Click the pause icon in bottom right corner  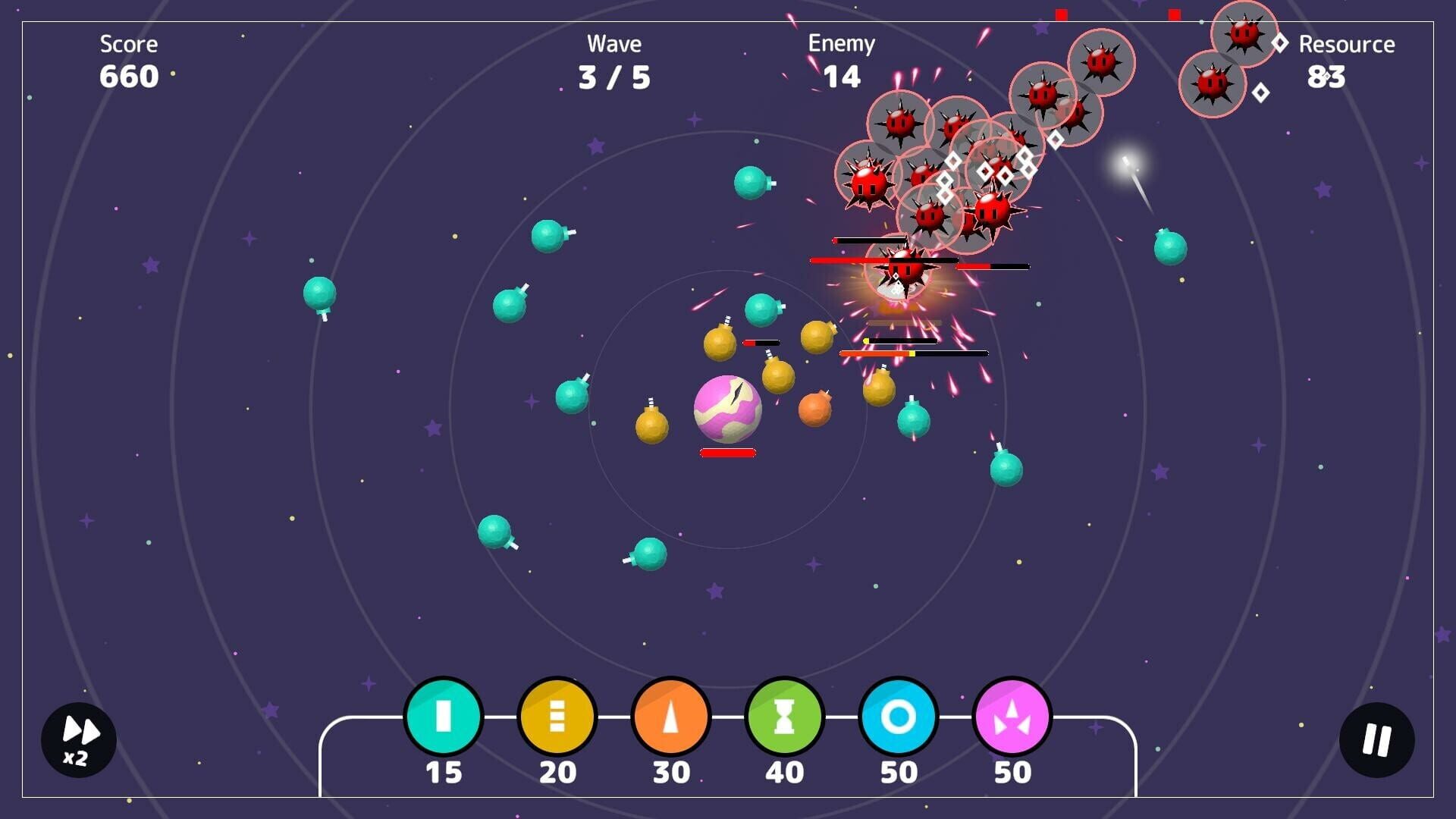(x=1378, y=739)
